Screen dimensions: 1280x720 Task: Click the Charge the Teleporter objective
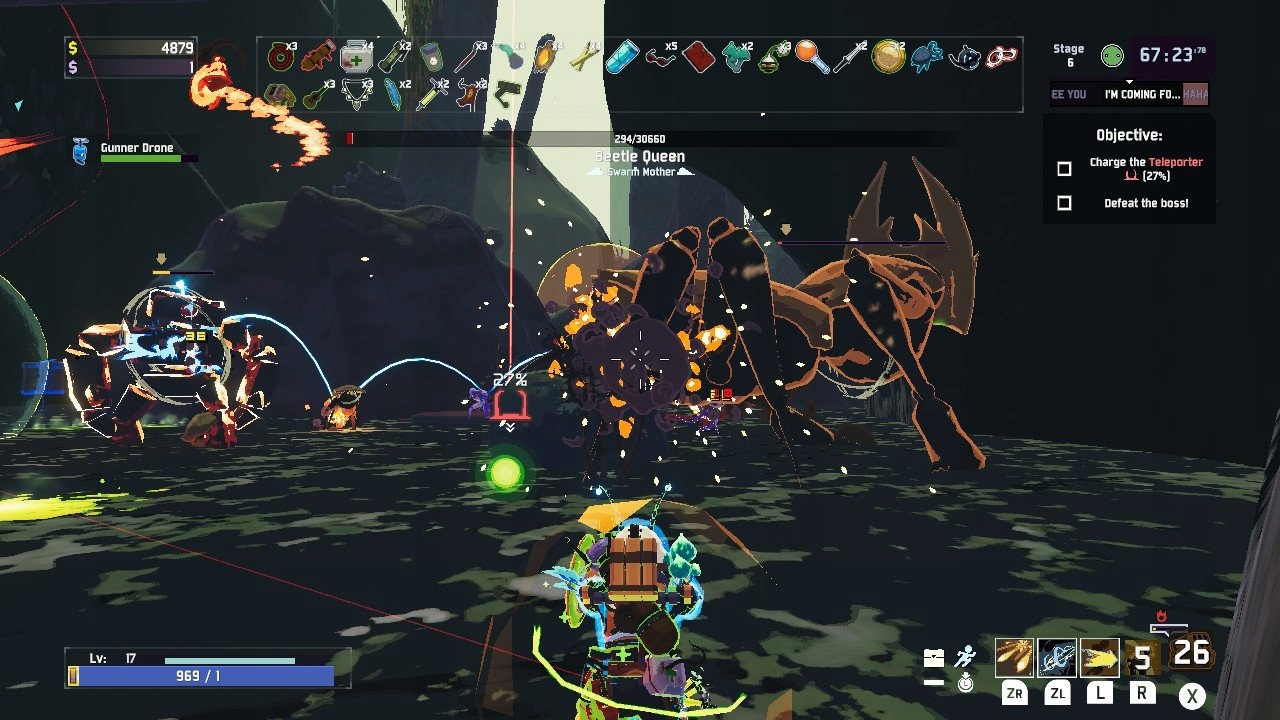(x=1145, y=168)
